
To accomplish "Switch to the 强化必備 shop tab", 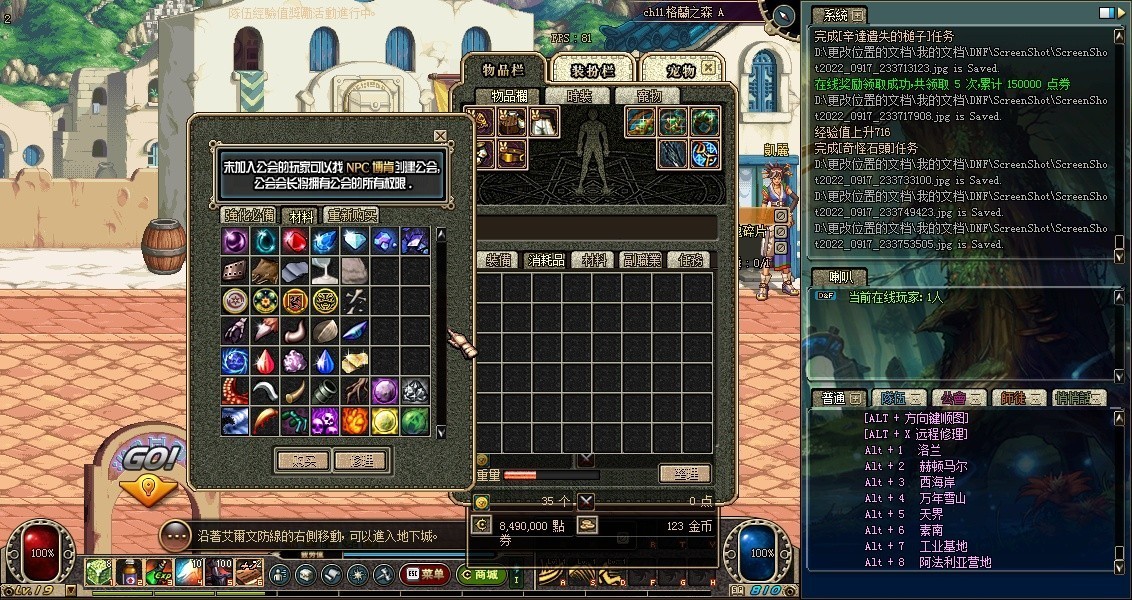I will (x=249, y=215).
